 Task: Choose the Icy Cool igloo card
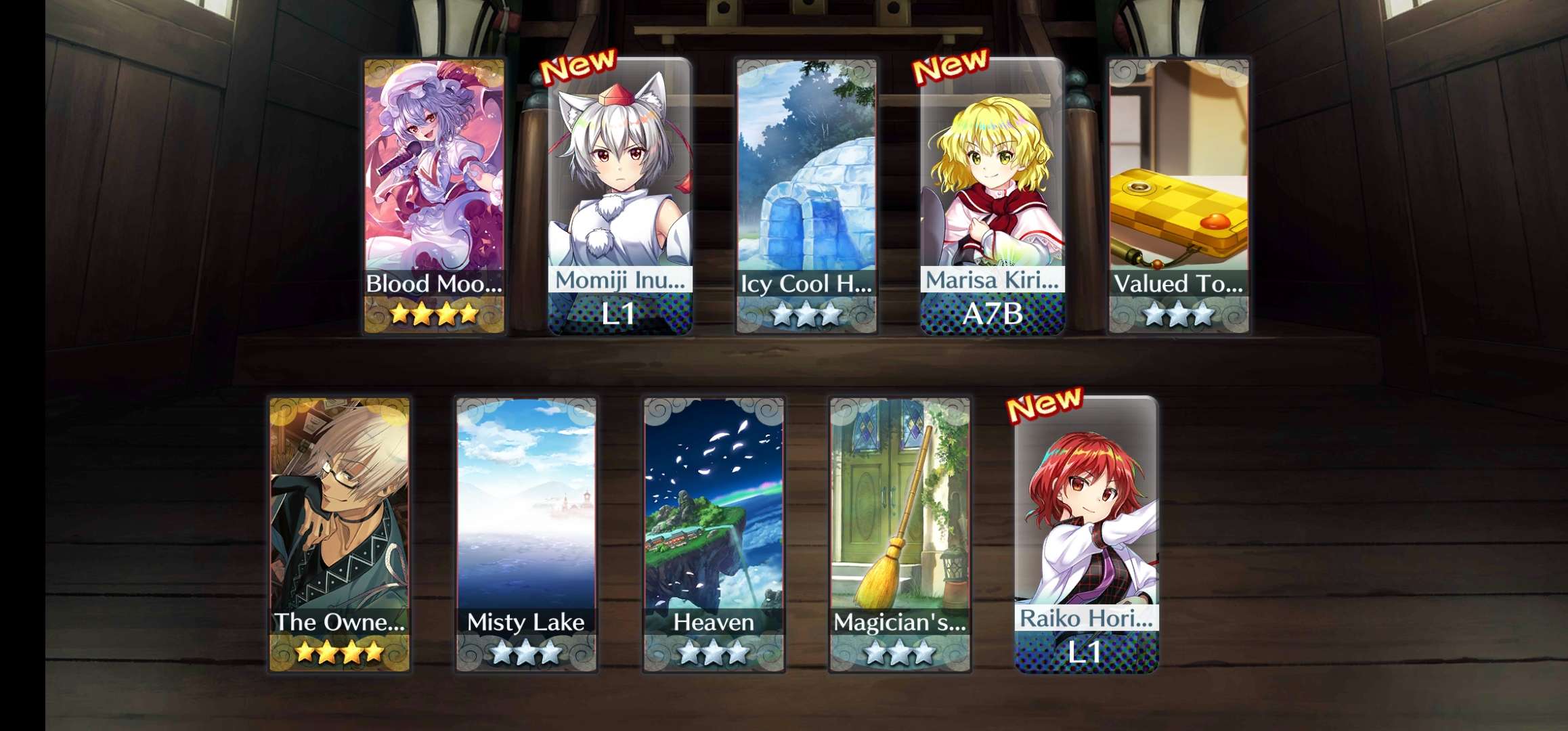click(806, 196)
